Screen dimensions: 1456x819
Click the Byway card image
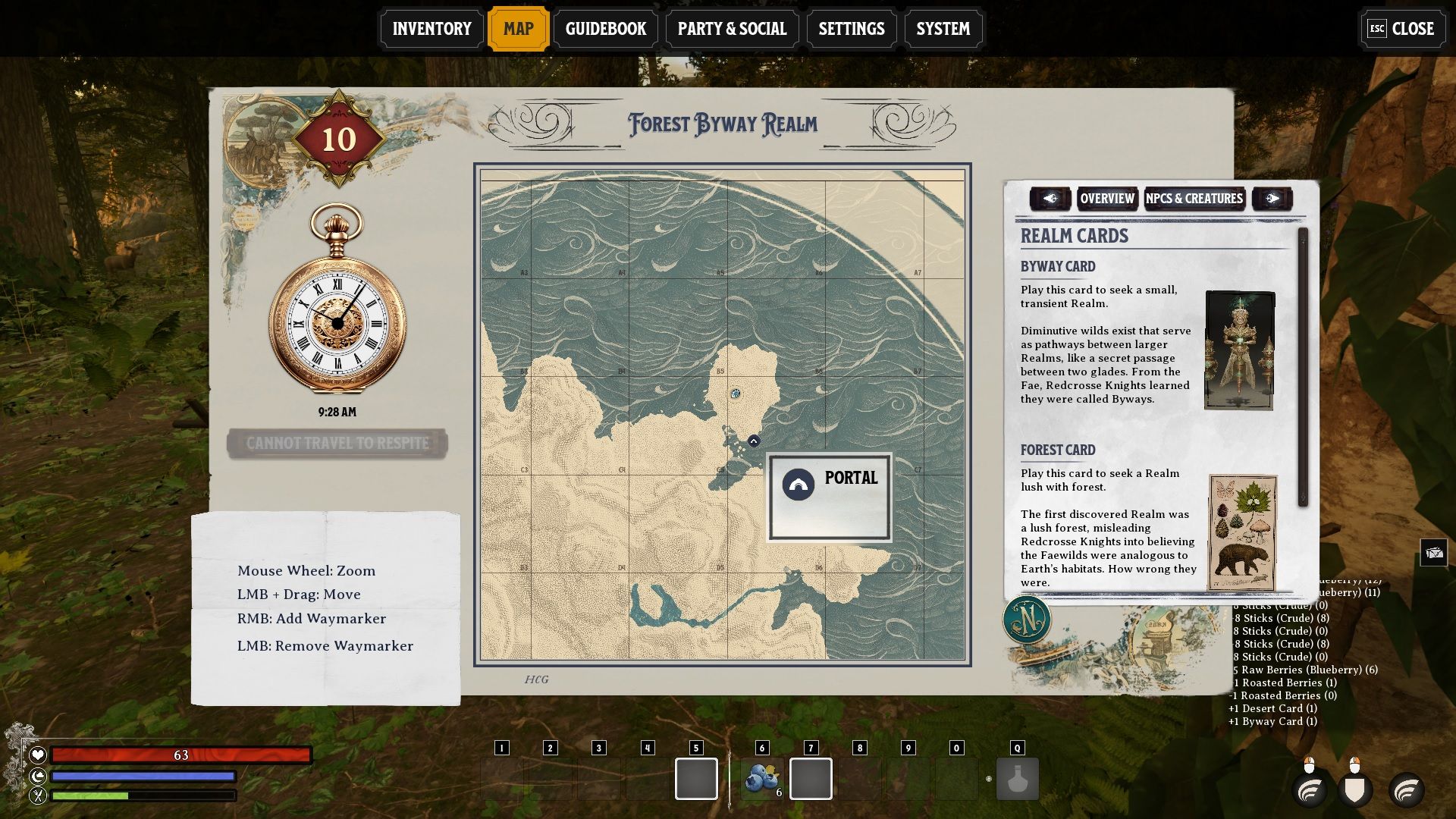coord(1239,350)
